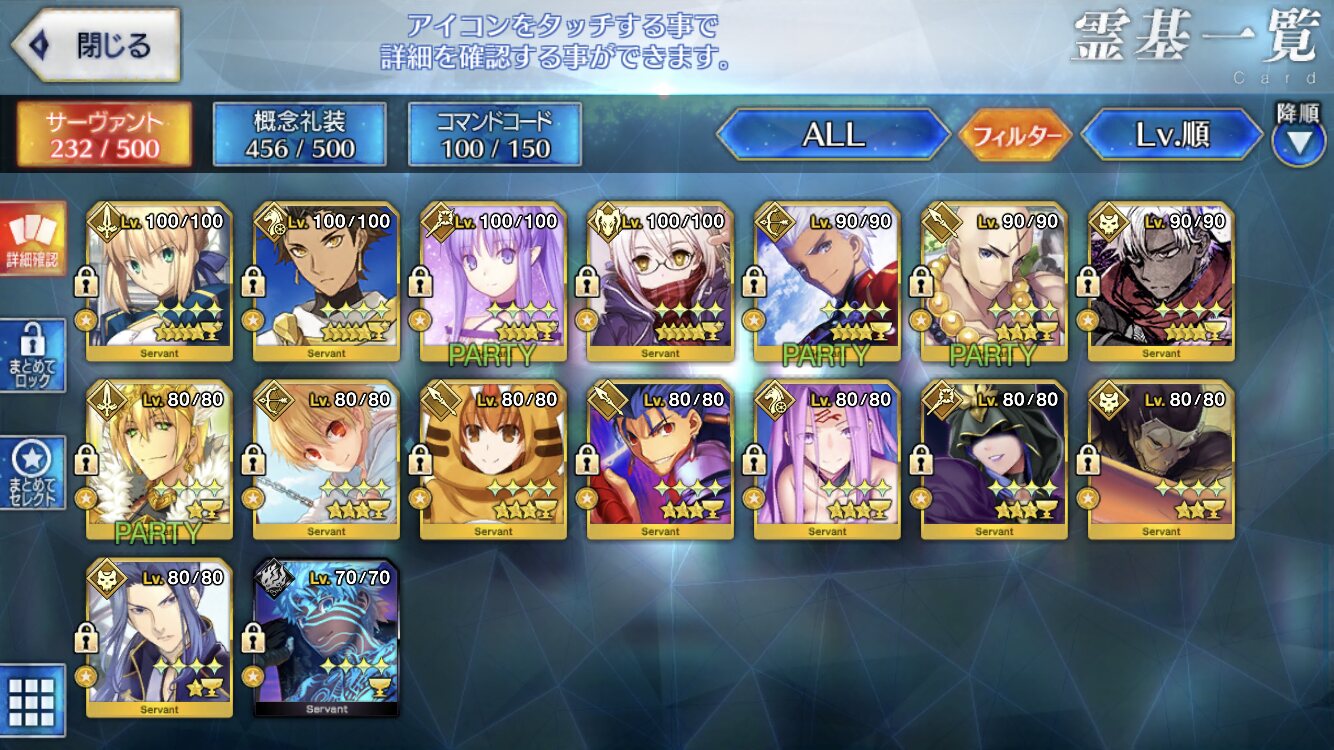
Task: Toggle the 詳細確認 detail mode
Action: tap(33, 238)
